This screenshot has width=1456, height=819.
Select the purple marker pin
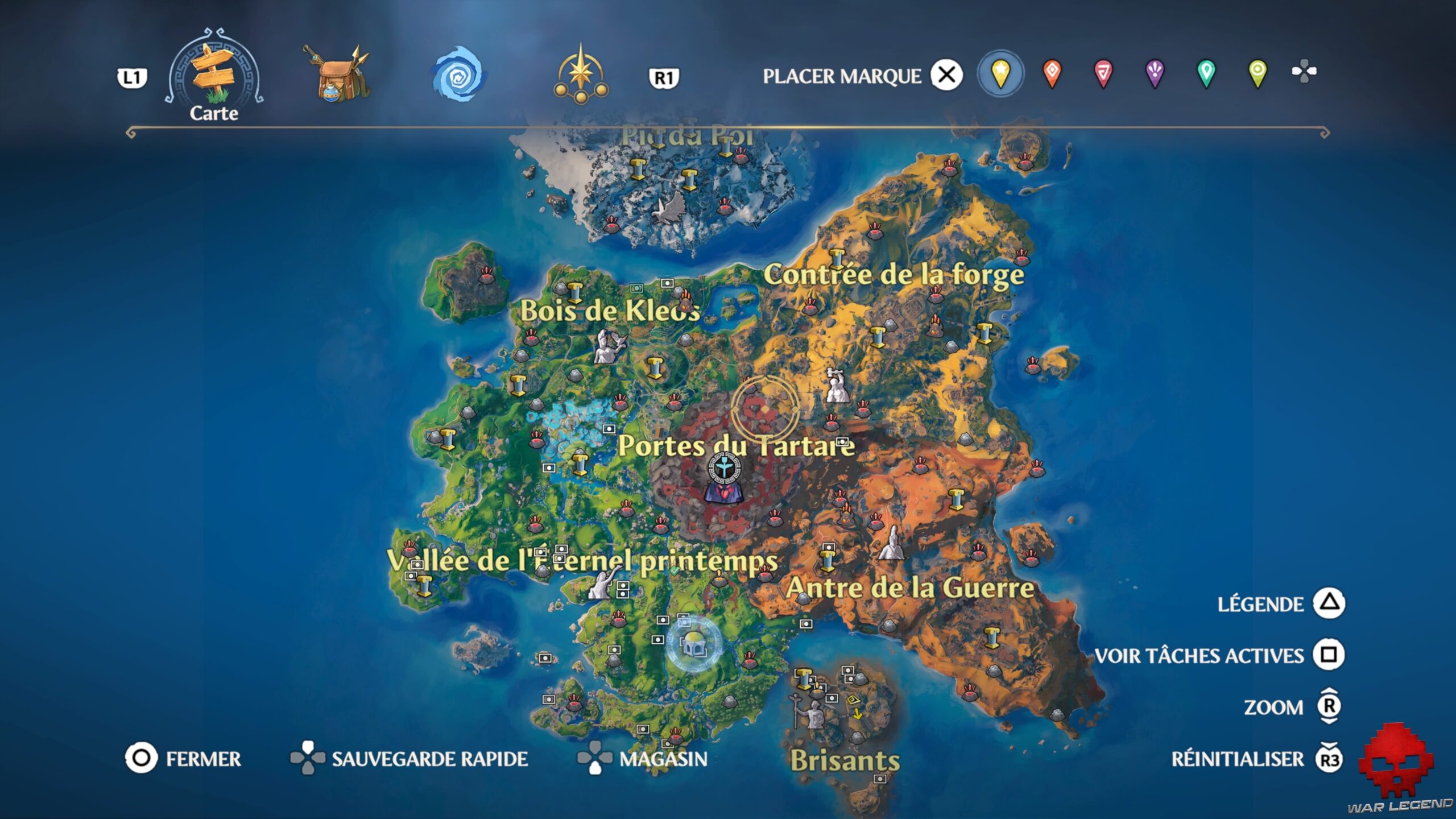[x=1153, y=73]
